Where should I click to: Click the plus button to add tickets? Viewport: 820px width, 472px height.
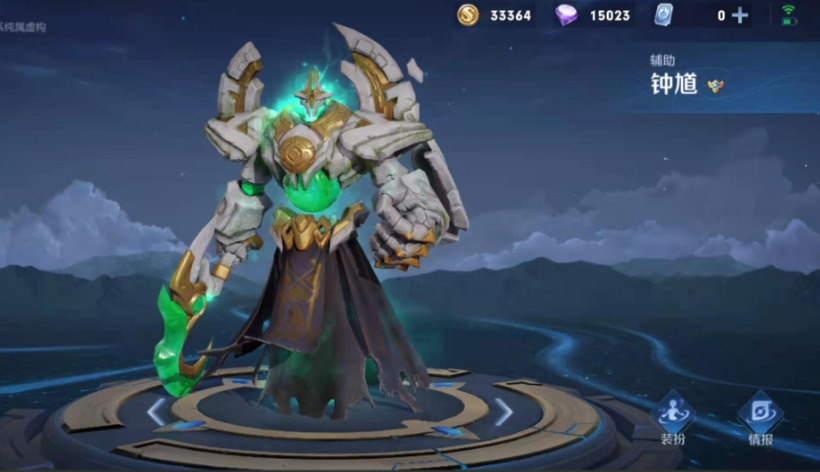pyautogui.click(x=740, y=15)
